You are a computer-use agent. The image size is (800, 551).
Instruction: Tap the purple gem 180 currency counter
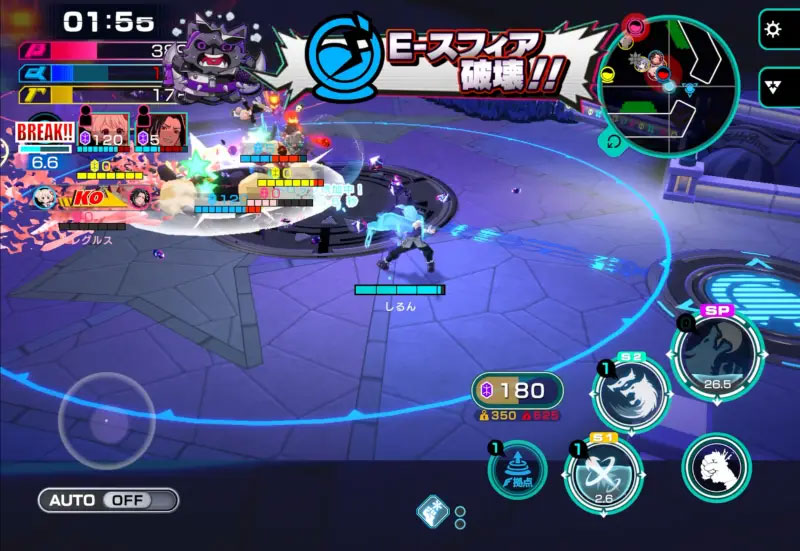coord(516,390)
